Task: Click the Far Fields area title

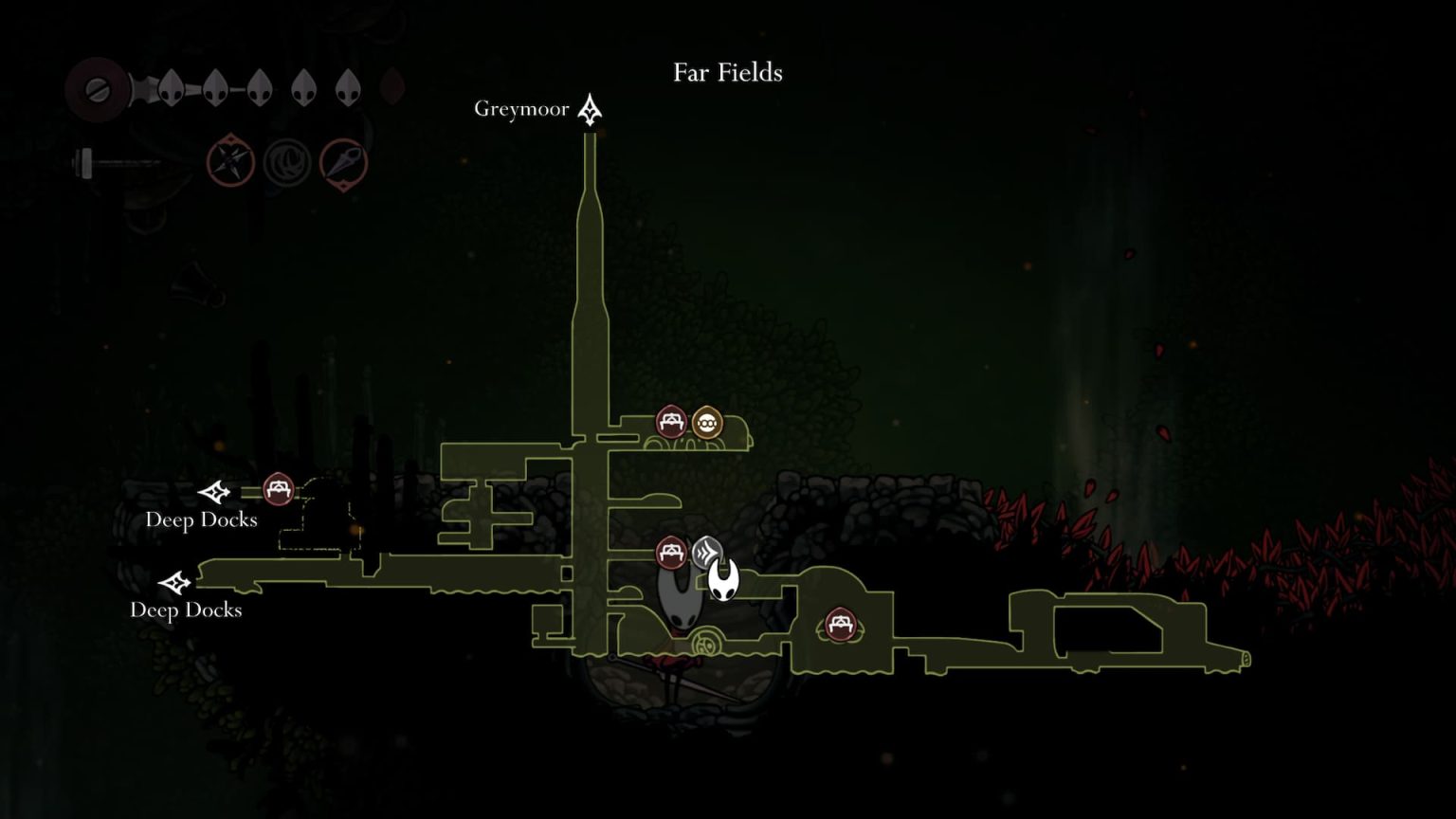Action: 727,72
